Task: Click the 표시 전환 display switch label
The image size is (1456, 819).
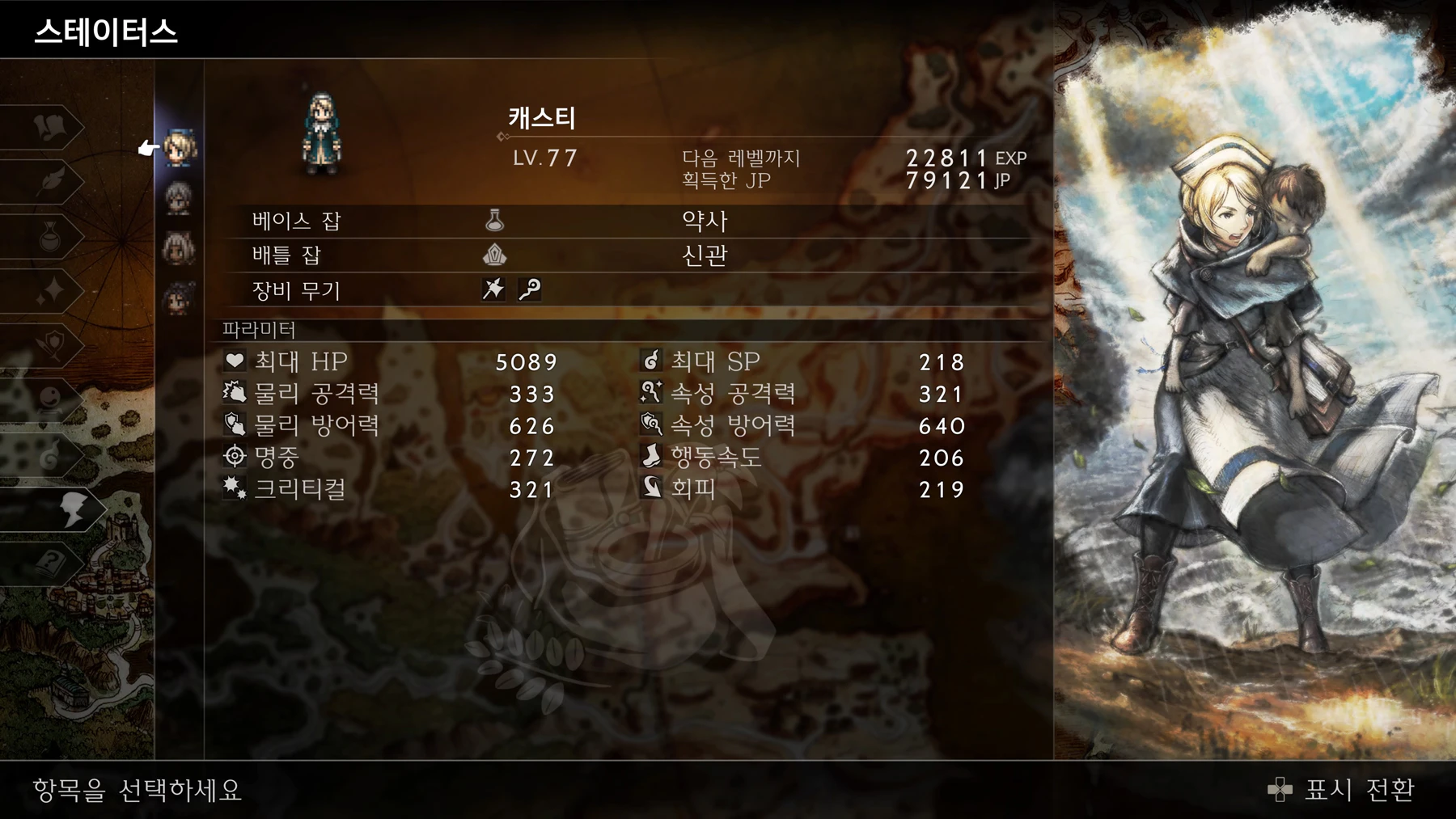Action: (x=1359, y=790)
